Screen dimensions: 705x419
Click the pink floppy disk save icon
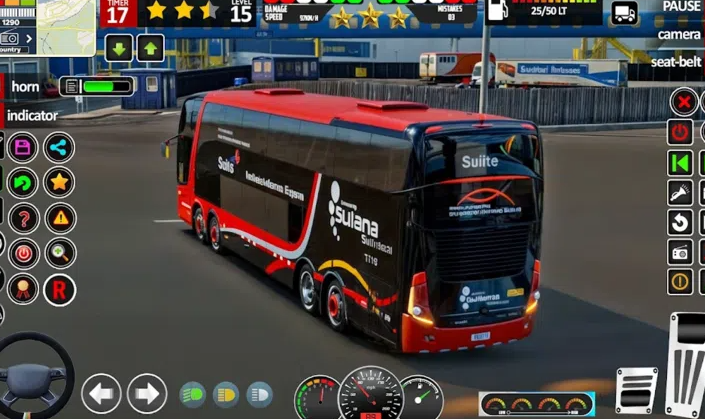(x=22, y=148)
